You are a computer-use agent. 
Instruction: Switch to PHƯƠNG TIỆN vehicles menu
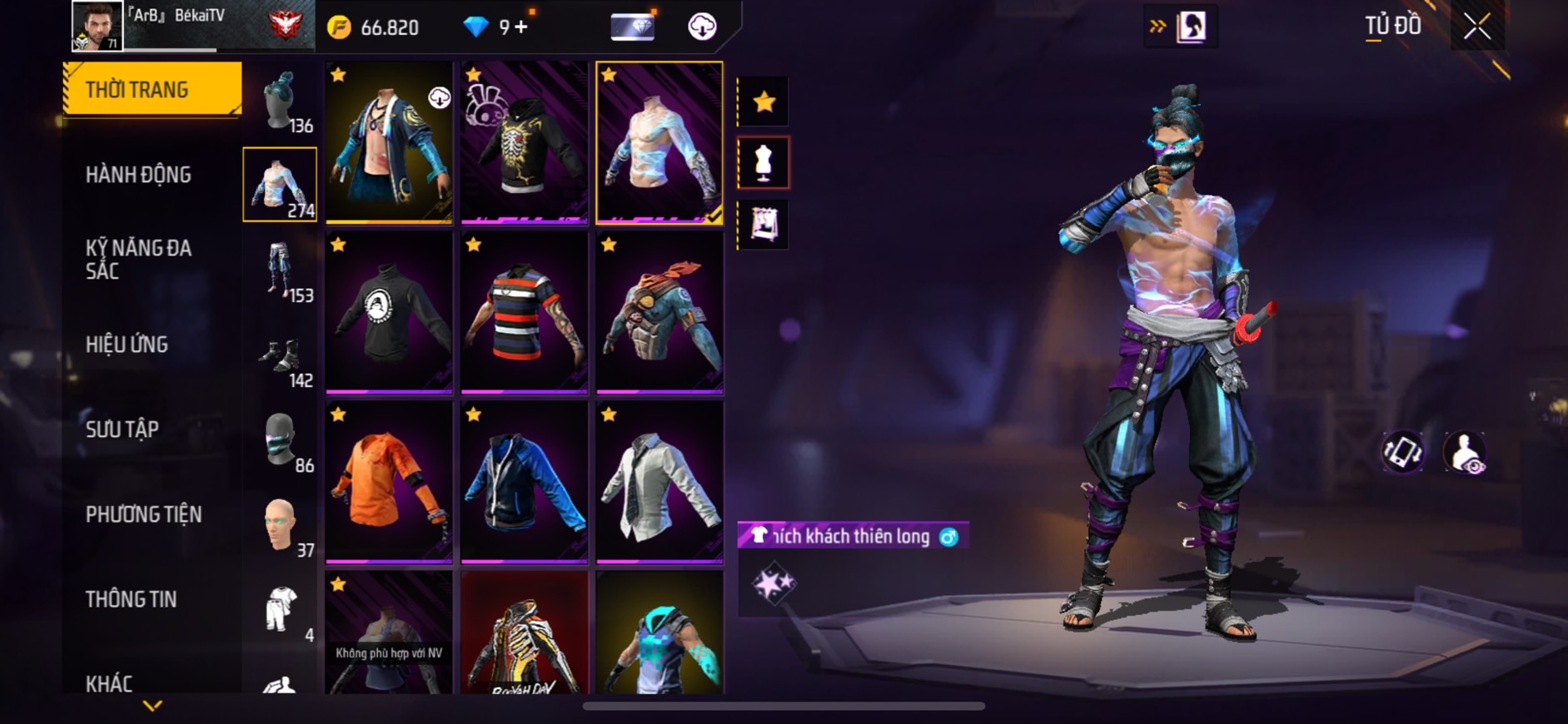point(143,514)
